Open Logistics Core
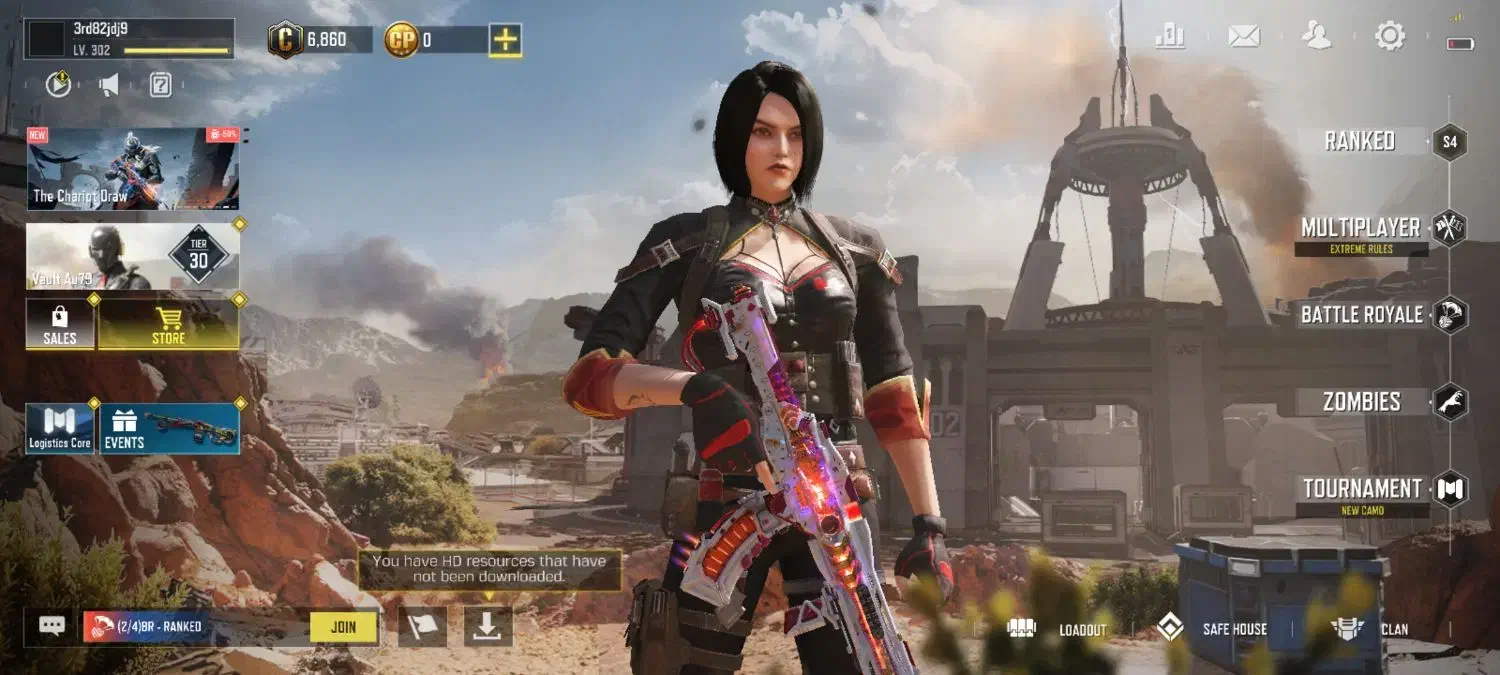Screen dimensions: 1500x675 [x=60, y=429]
